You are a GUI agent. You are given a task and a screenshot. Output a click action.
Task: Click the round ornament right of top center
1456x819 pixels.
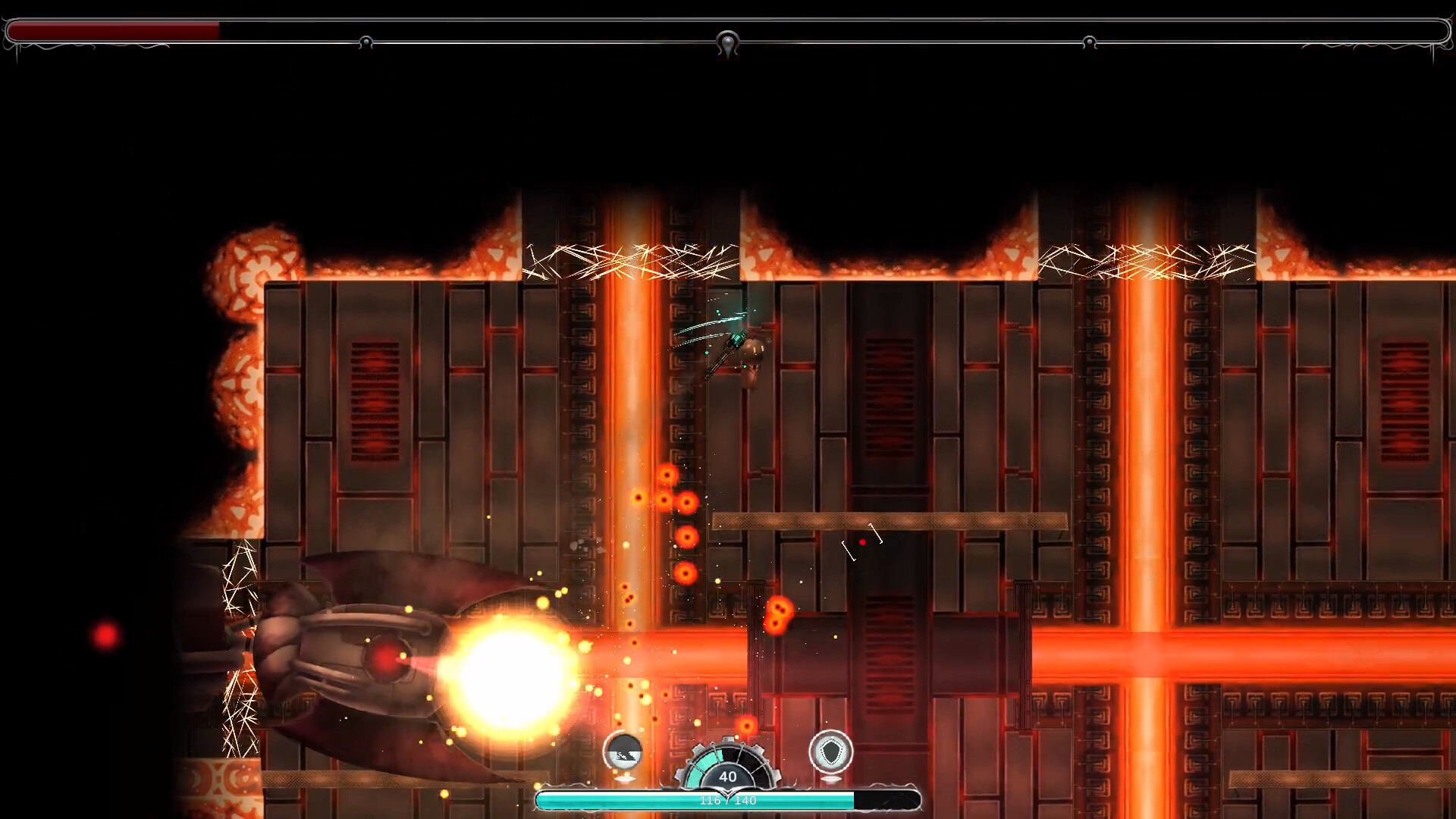(x=1090, y=42)
